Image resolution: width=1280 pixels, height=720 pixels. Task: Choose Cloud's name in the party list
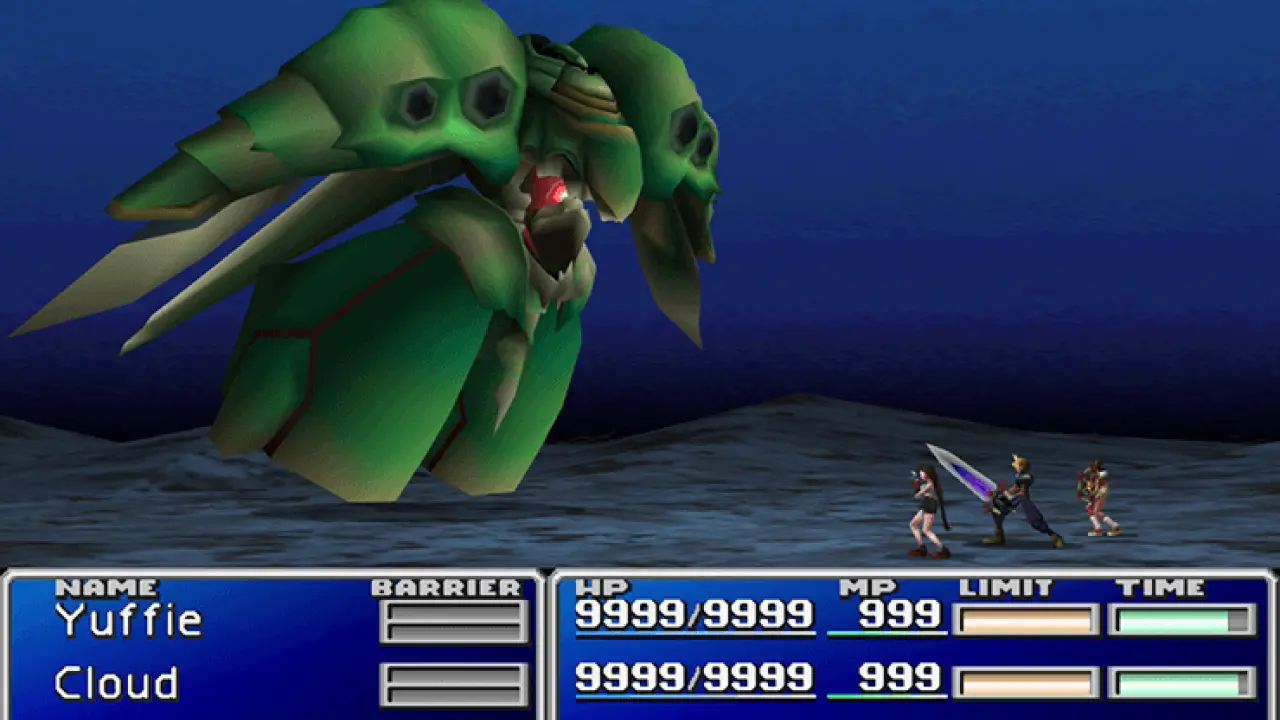(116, 684)
